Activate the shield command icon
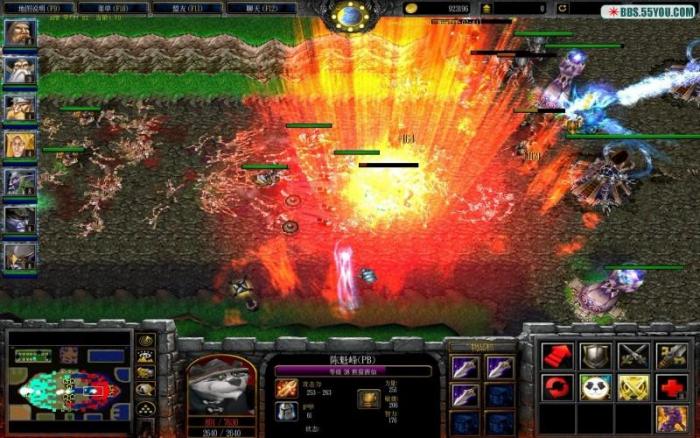 [596, 355]
